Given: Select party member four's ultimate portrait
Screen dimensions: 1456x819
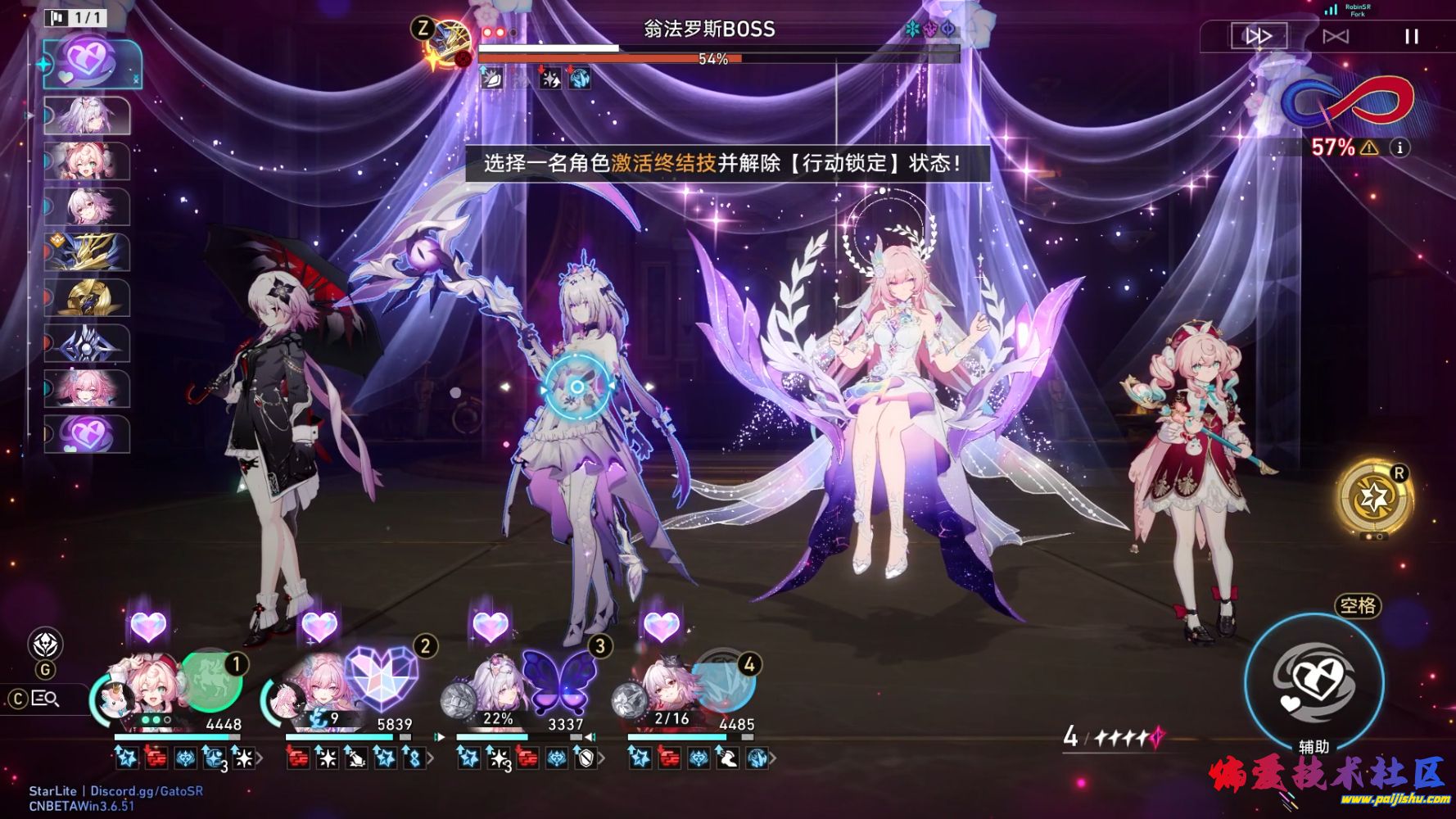Looking at the screenshot, I should pos(724,681).
